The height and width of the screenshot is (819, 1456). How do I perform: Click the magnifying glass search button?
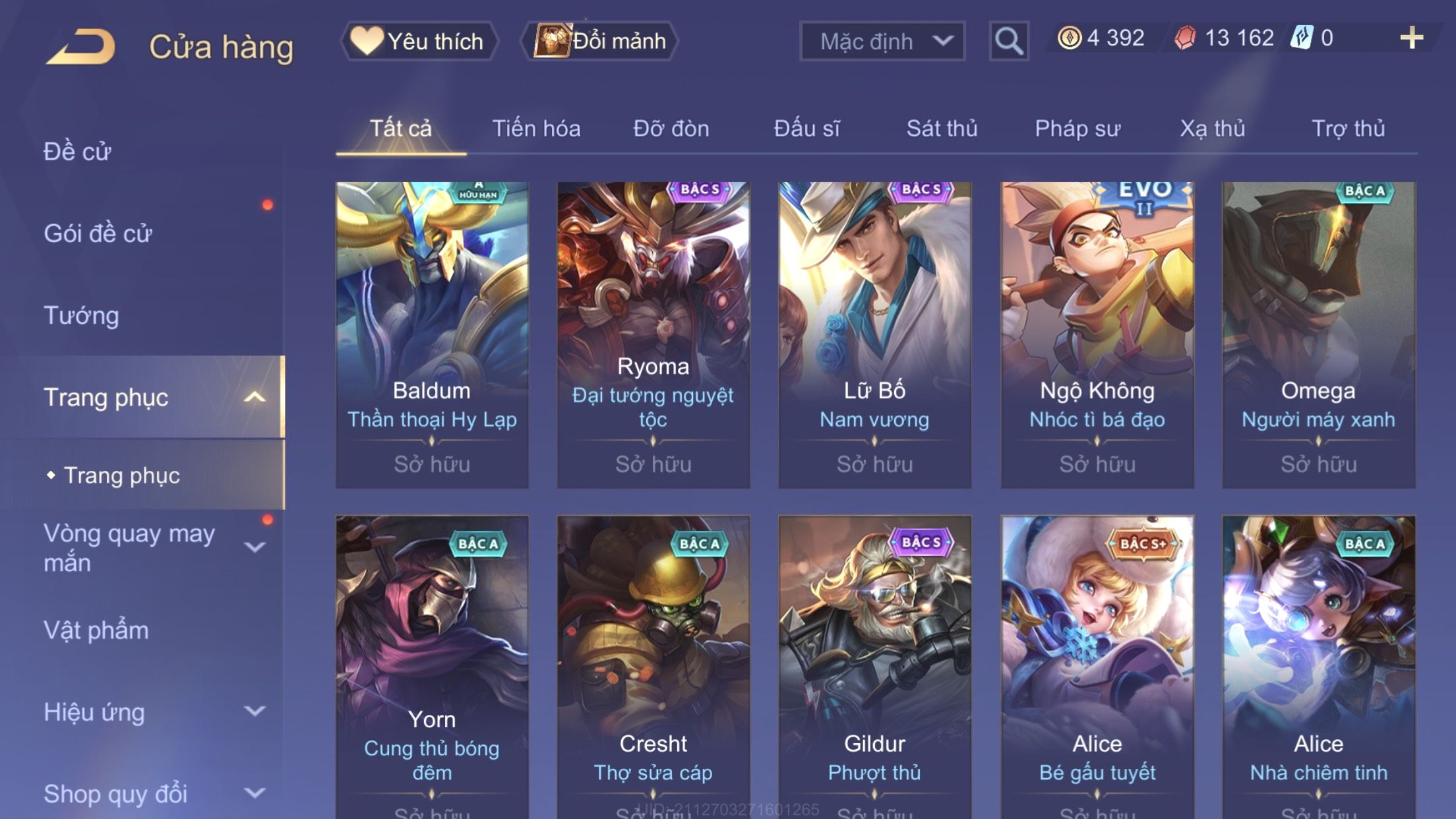click(x=1008, y=41)
